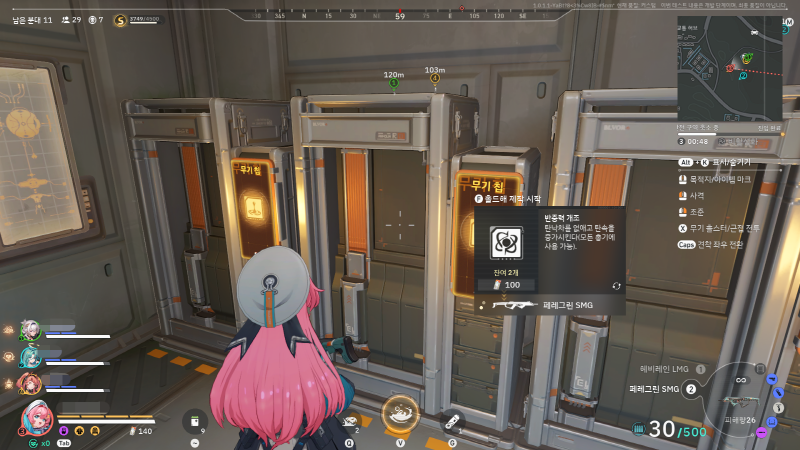Click your pink-haired character portrait
800x450 pixels.
(x=36, y=417)
